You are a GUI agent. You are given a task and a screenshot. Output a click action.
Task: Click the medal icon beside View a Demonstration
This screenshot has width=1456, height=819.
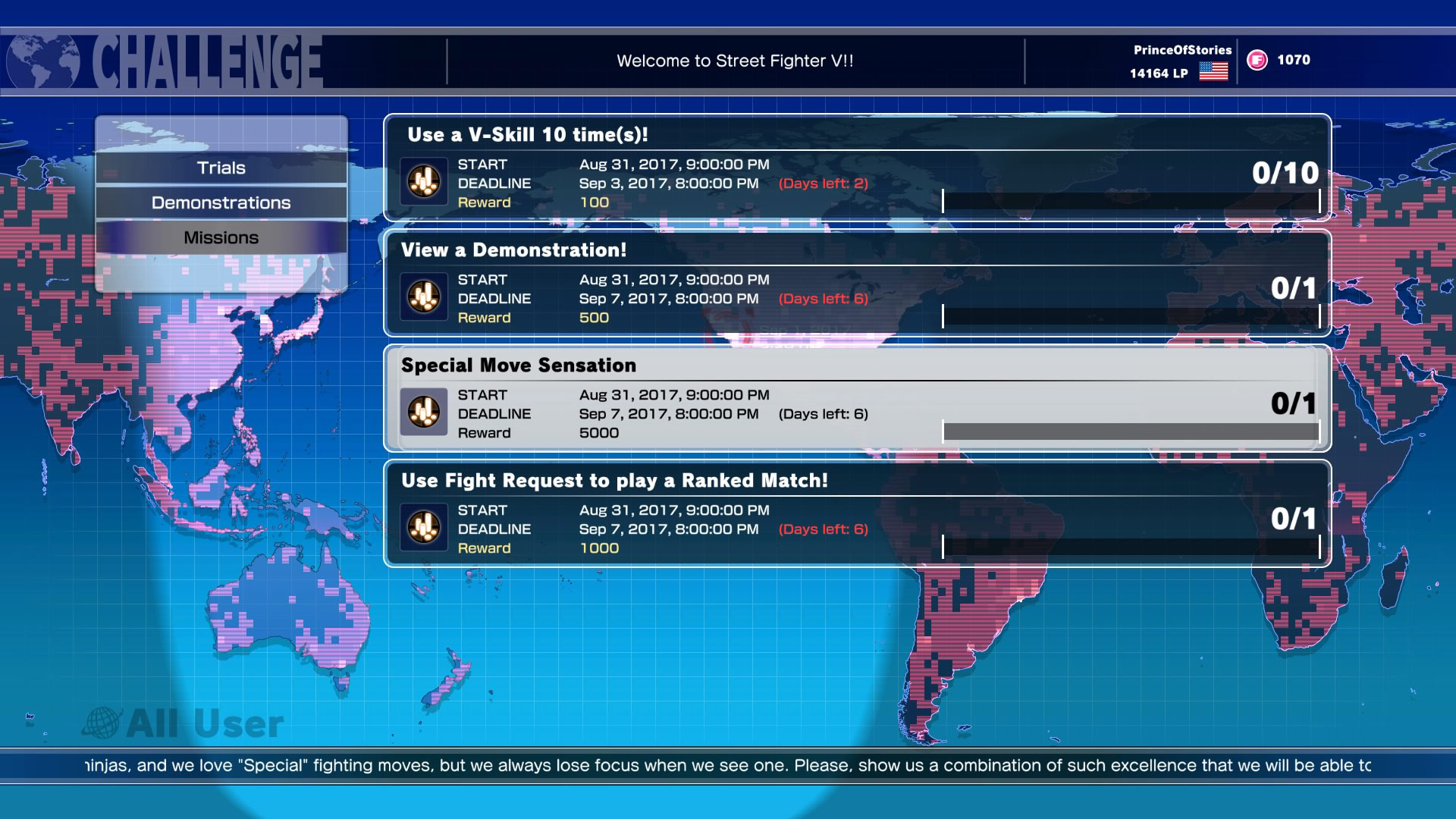coord(425,297)
